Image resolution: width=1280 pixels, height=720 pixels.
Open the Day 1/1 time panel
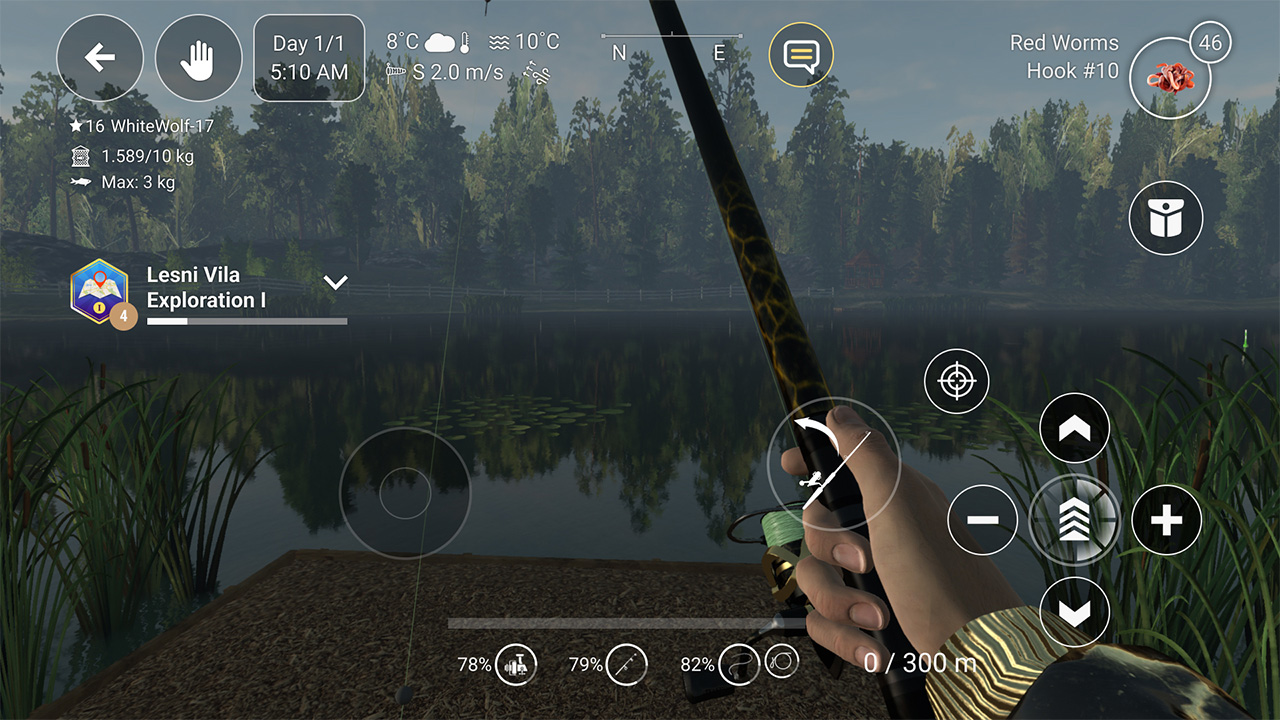click(309, 57)
